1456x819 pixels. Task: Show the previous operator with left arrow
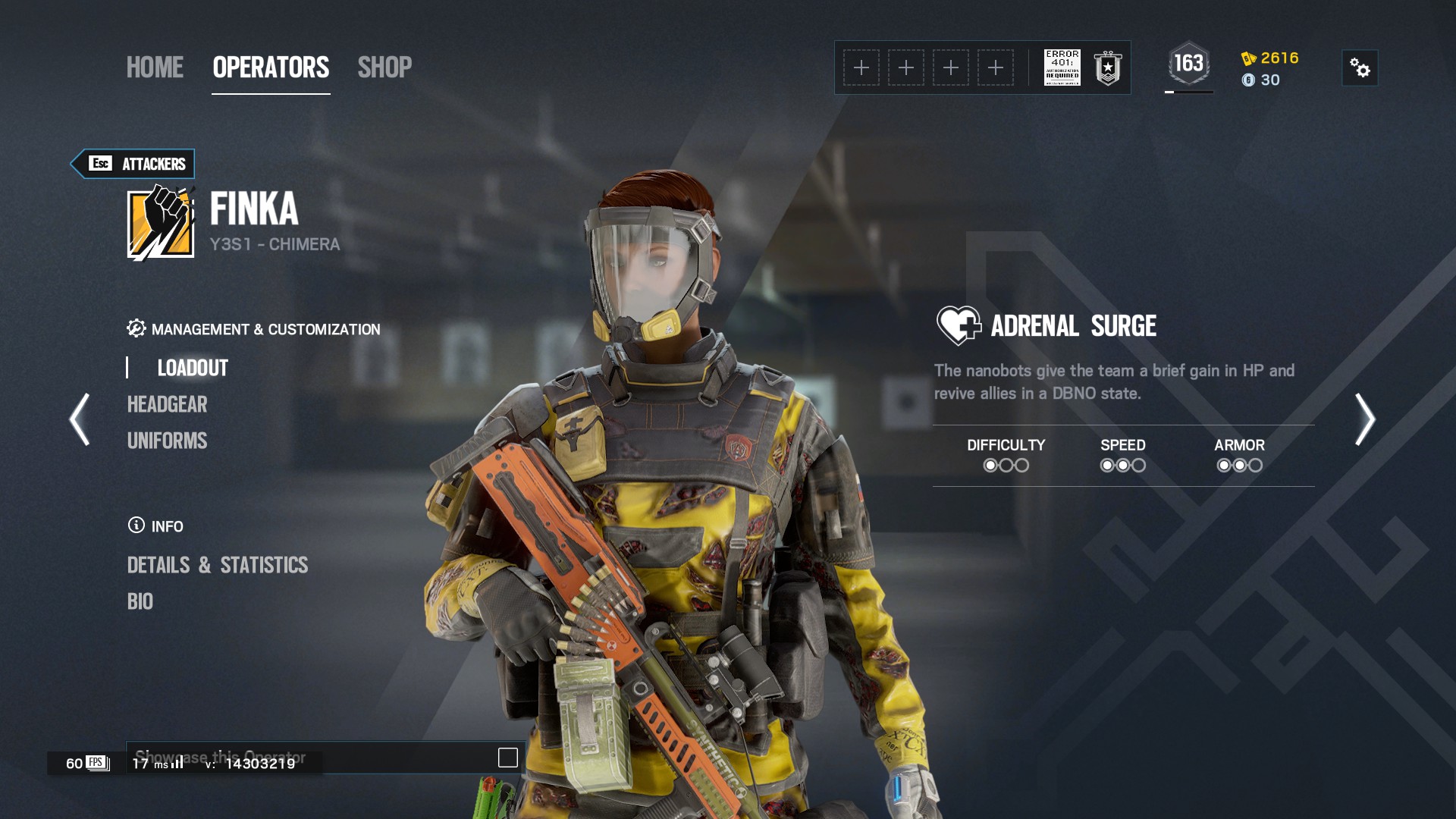pos(80,419)
